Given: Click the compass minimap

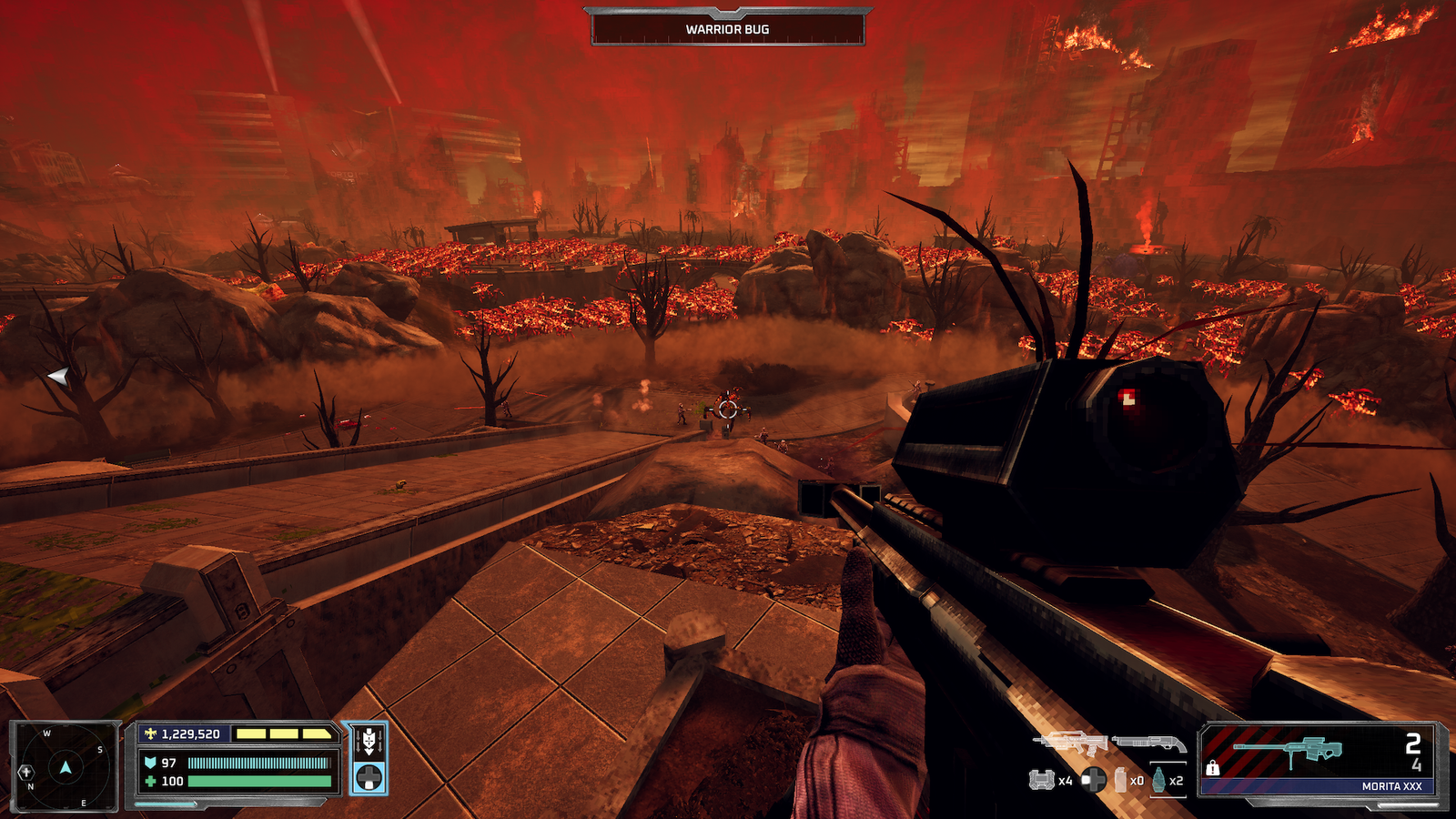Looking at the screenshot, I should [65, 766].
